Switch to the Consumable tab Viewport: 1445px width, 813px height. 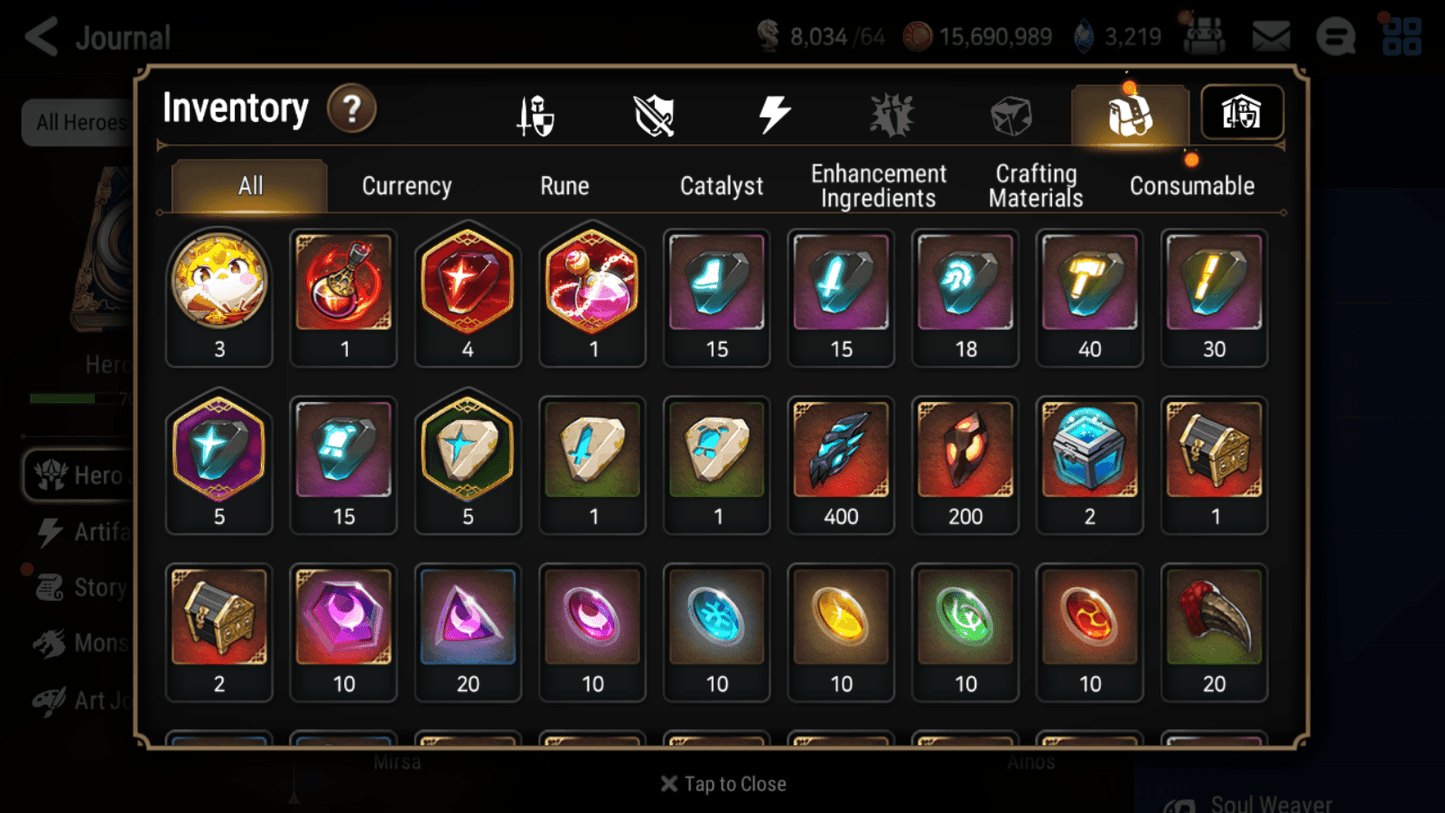pos(1192,185)
